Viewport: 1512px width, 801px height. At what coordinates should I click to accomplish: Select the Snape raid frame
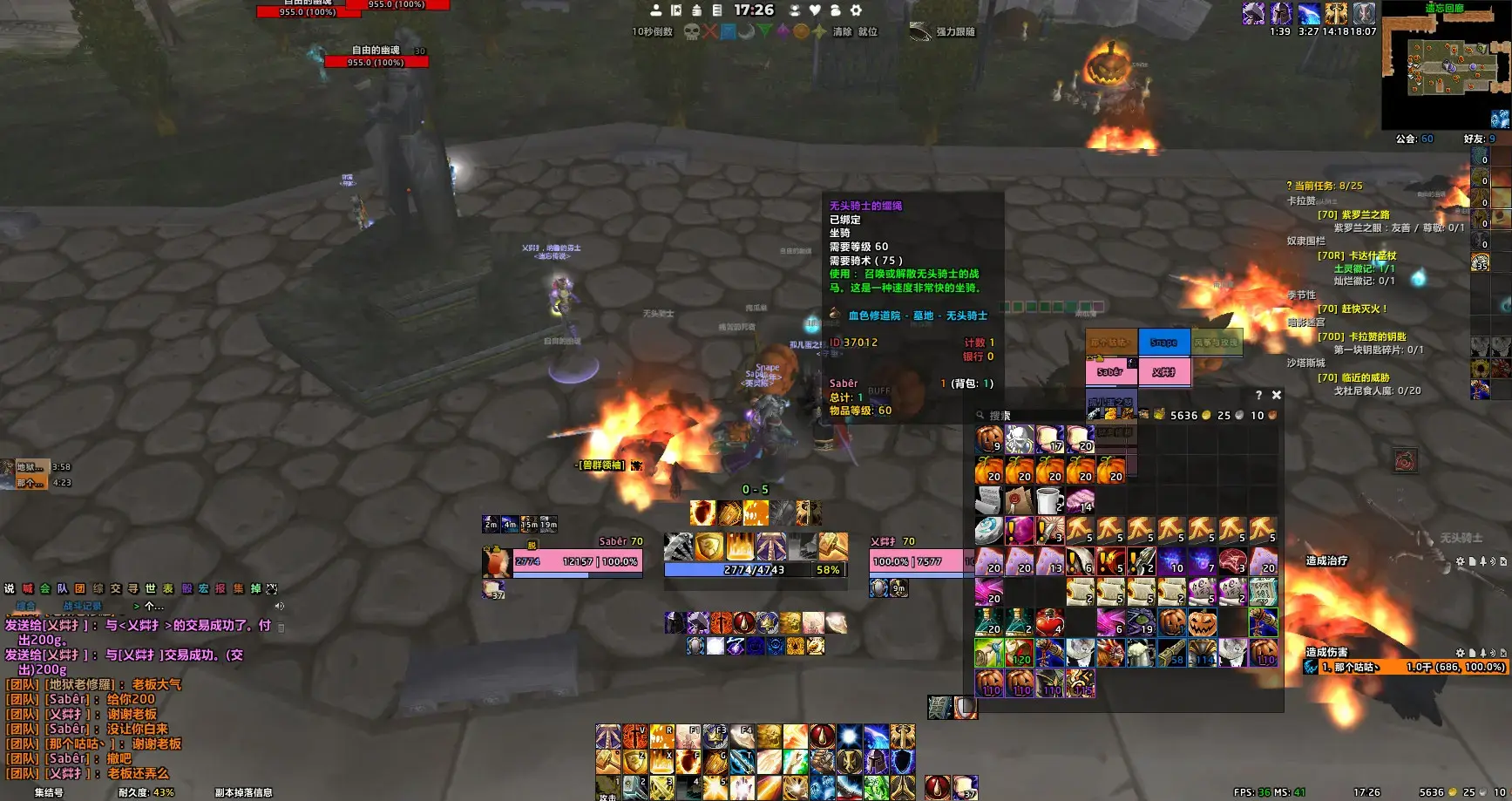coord(1163,343)
